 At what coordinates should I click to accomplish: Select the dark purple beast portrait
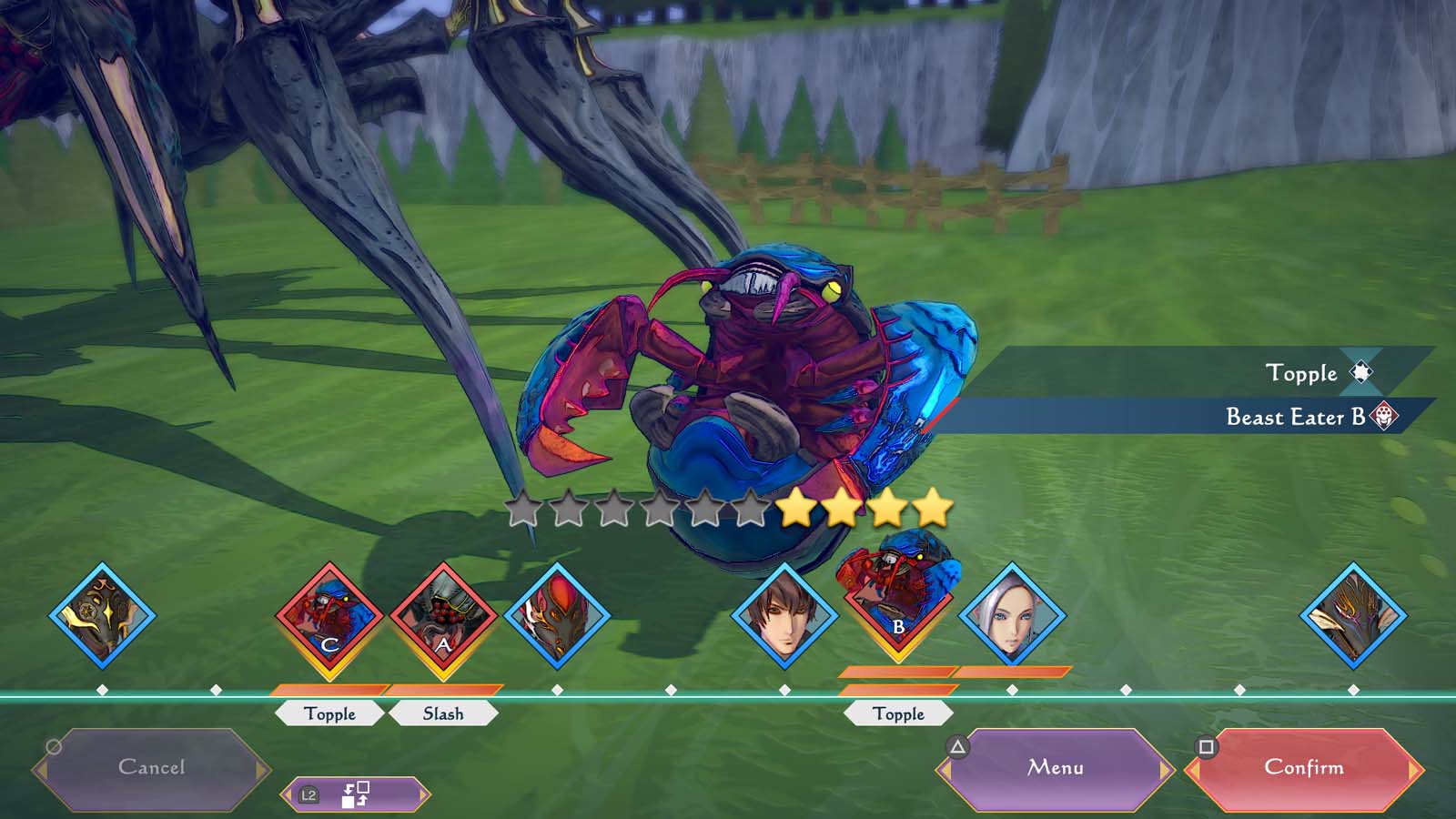tap(1353, 616)
